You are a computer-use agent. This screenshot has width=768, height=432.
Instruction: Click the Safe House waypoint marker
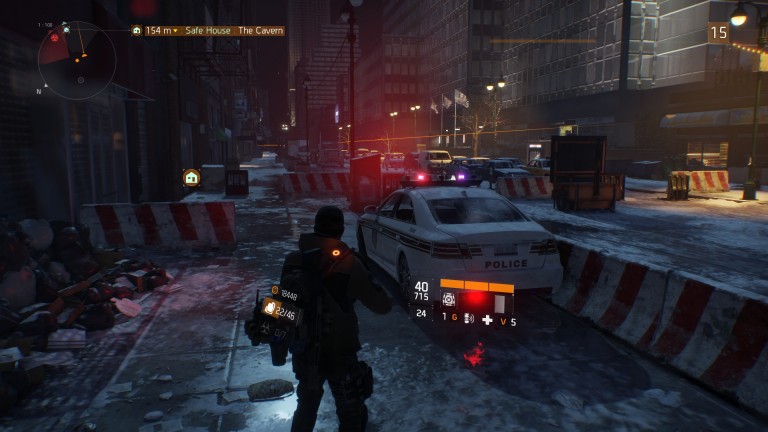coord(191,177)
